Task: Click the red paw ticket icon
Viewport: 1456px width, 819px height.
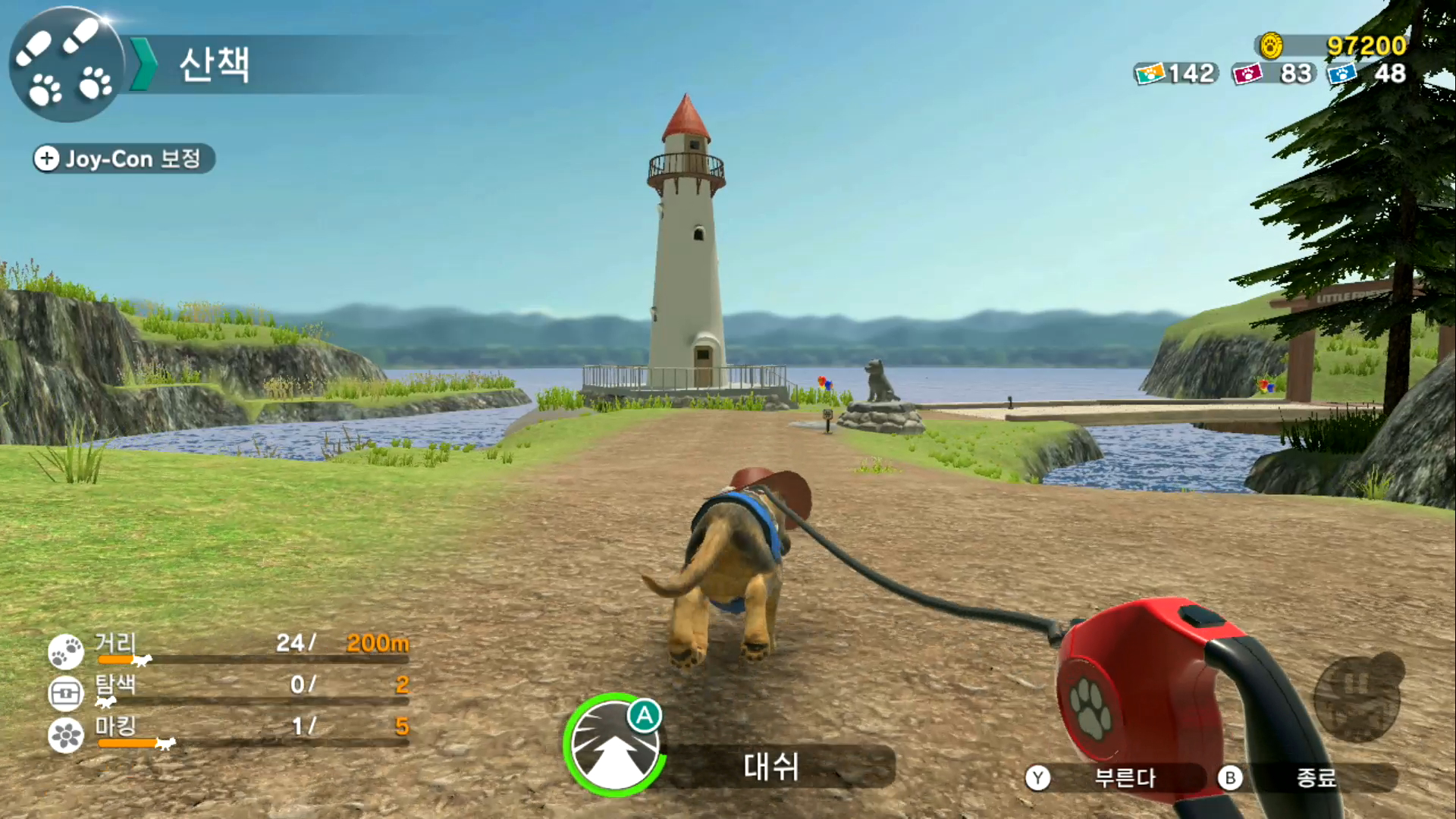Action: pos(1247,74)
